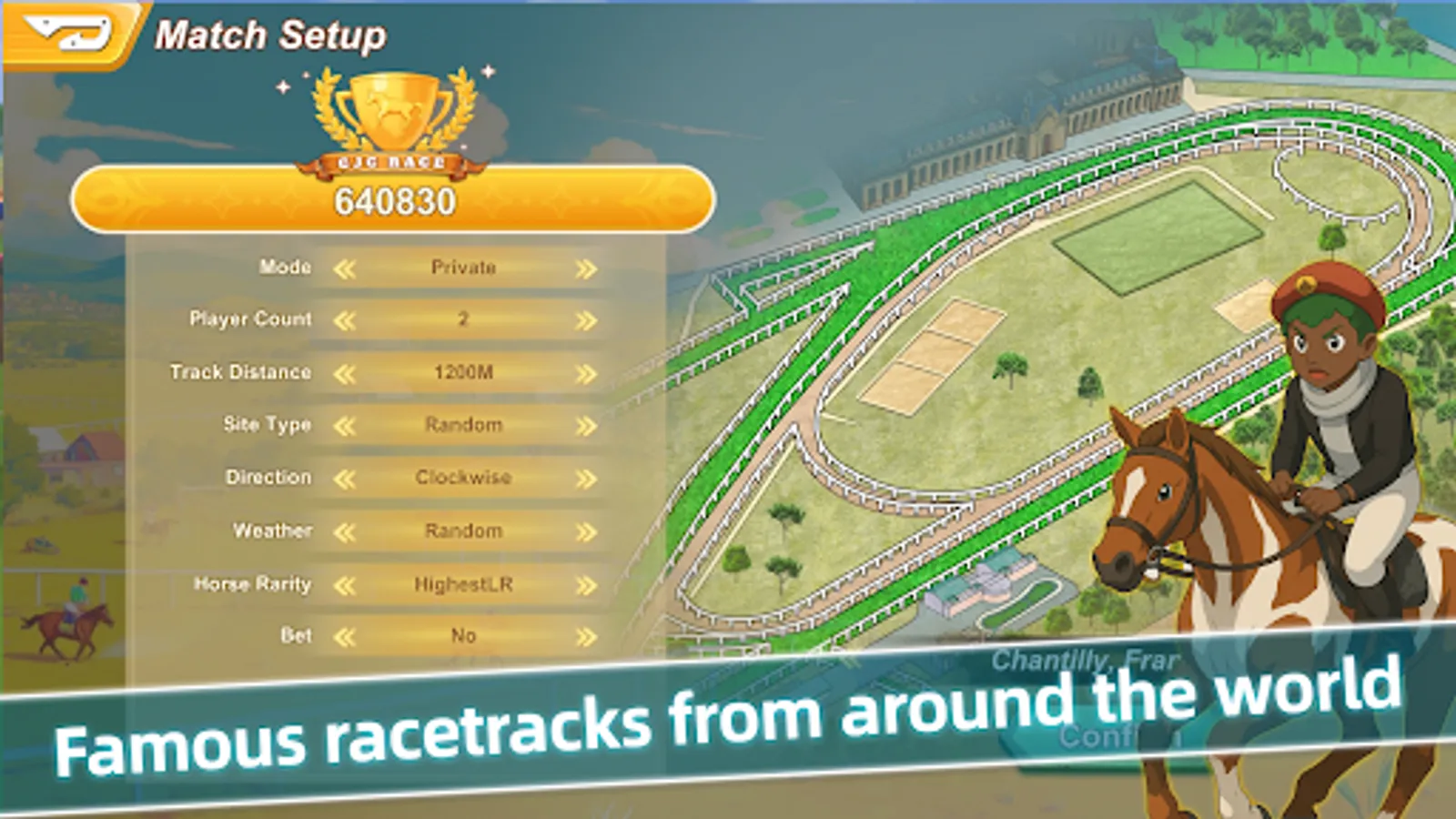Toggle Bet from No with right arrow
Viewport: 1456px width, 819px height.
pos(585,636)
